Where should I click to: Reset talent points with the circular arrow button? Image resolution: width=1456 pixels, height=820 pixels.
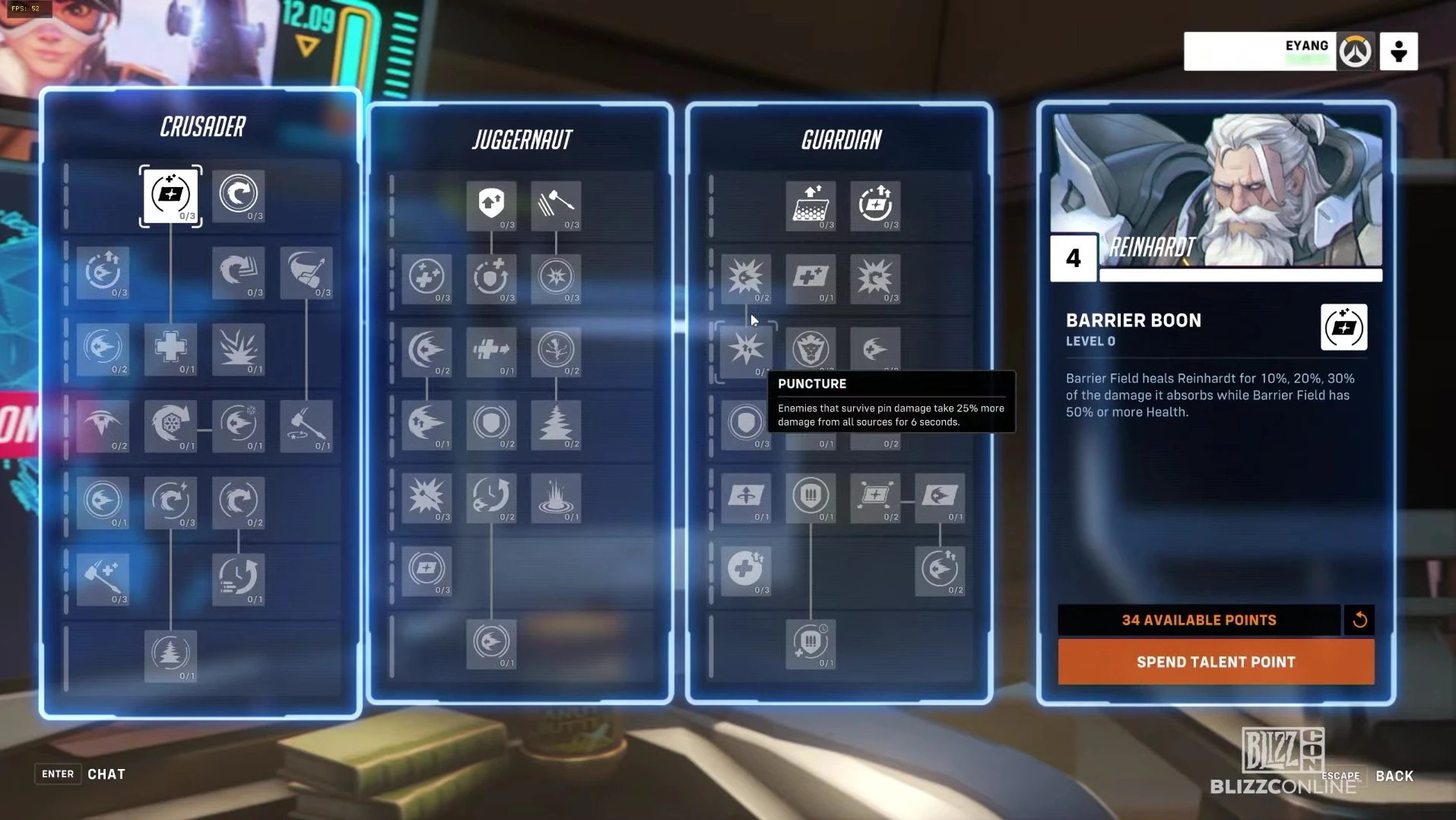(x=1359, y=620)
